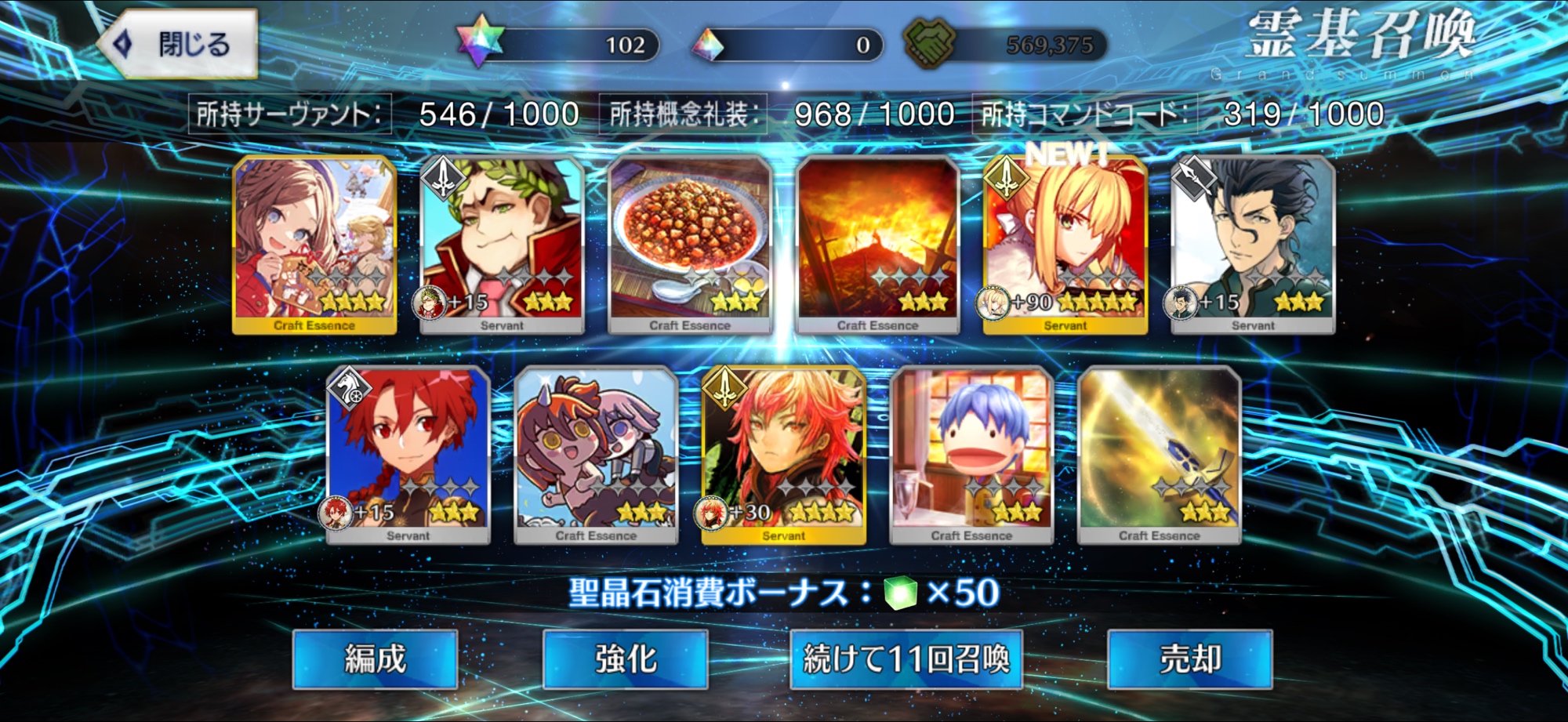
Task: Open the red-haired Rider servant card
Action: 408,455
